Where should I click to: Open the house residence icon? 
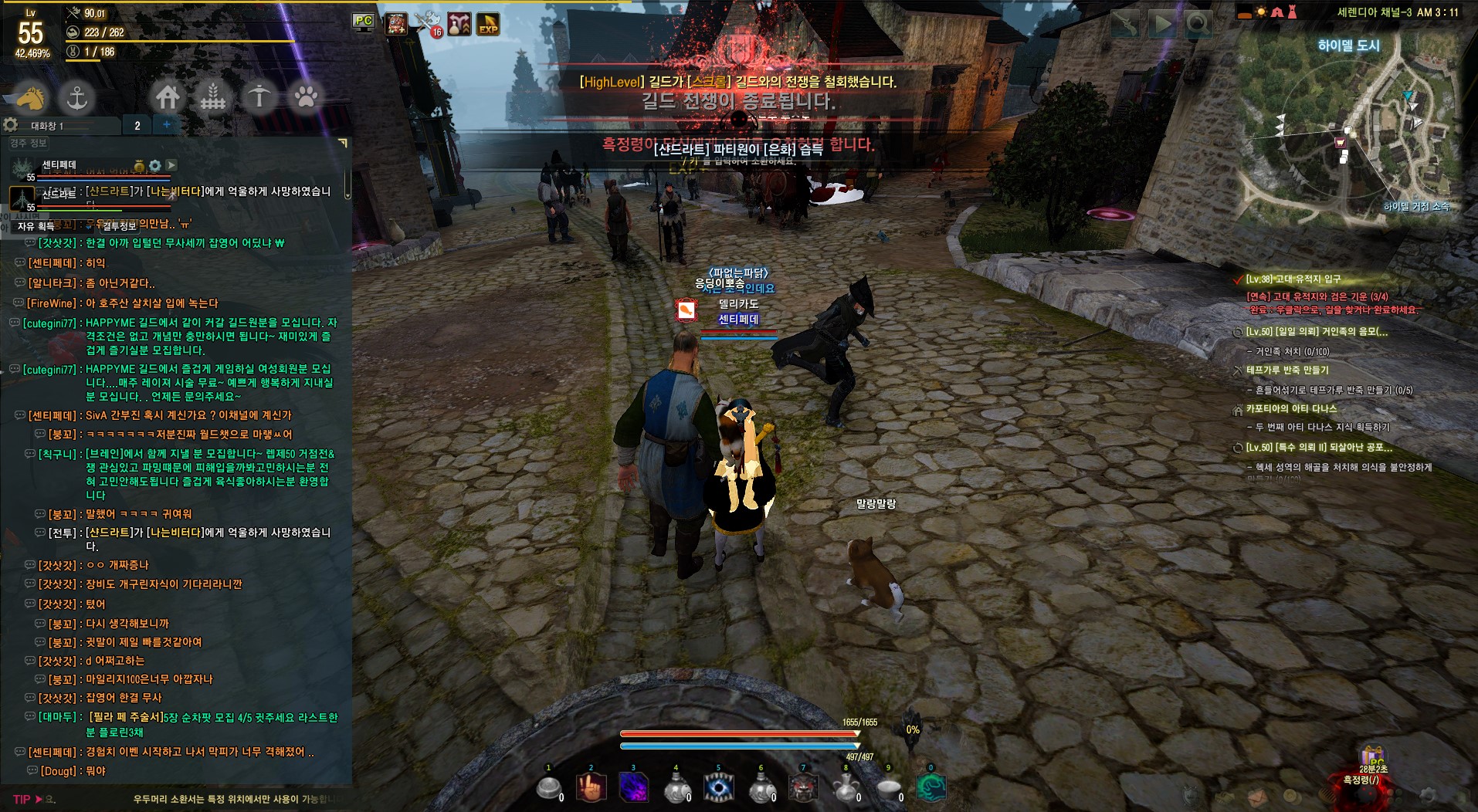(168, 97)
